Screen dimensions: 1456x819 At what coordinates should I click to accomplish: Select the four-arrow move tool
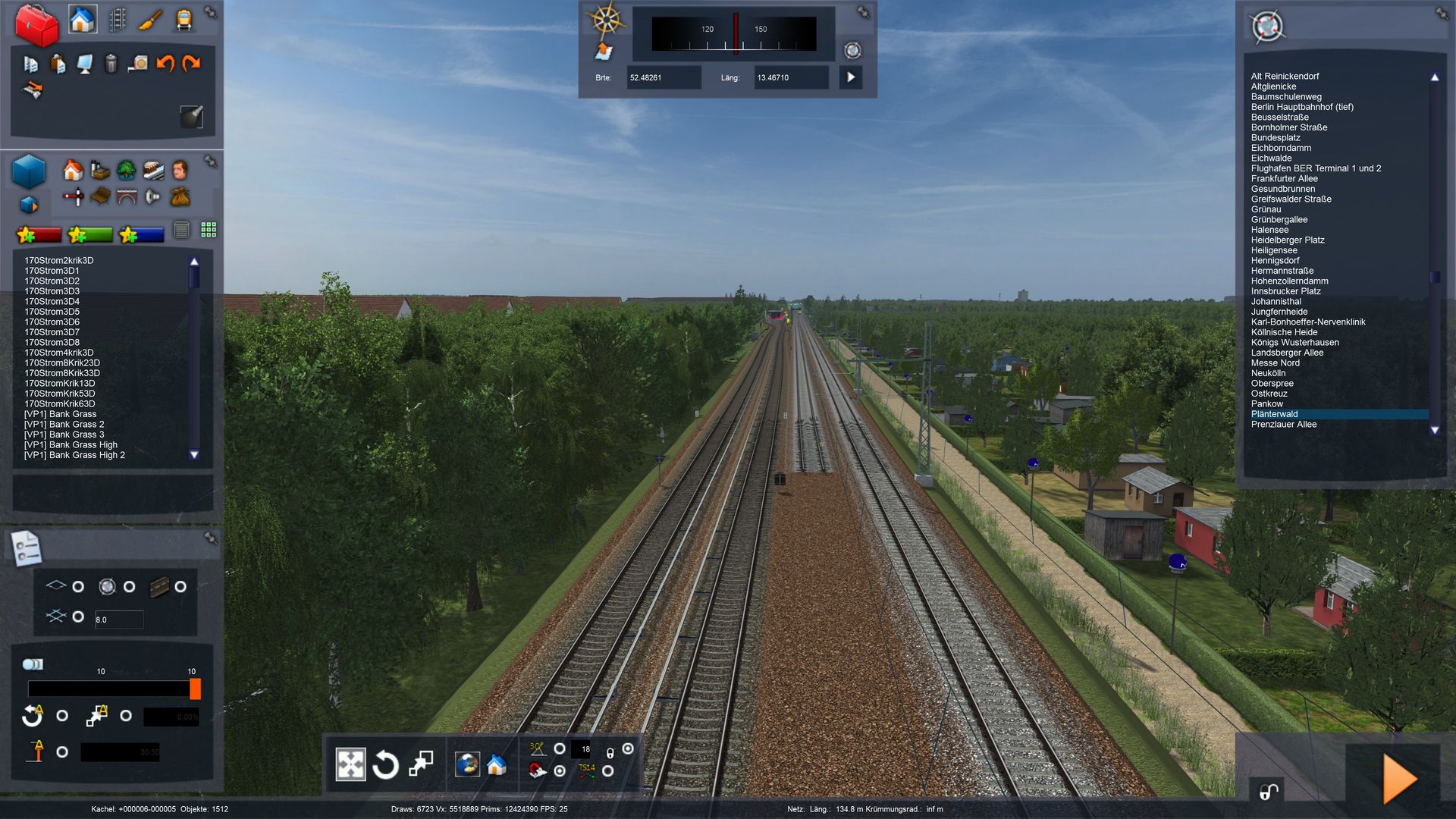(350, 764)
